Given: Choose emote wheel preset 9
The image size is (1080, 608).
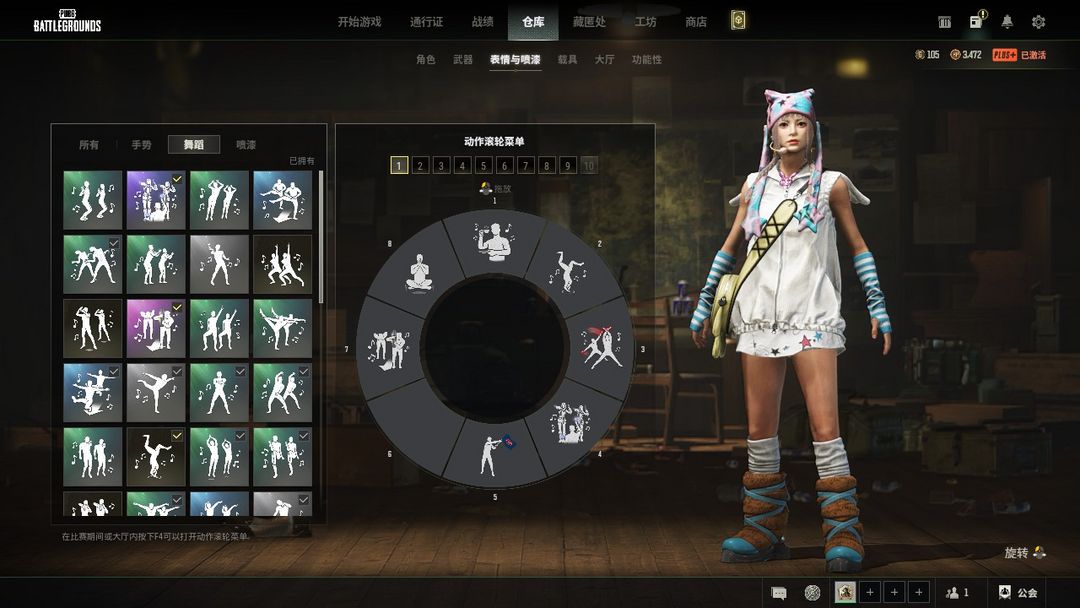Looking at the screenshot, I should 568,166.
